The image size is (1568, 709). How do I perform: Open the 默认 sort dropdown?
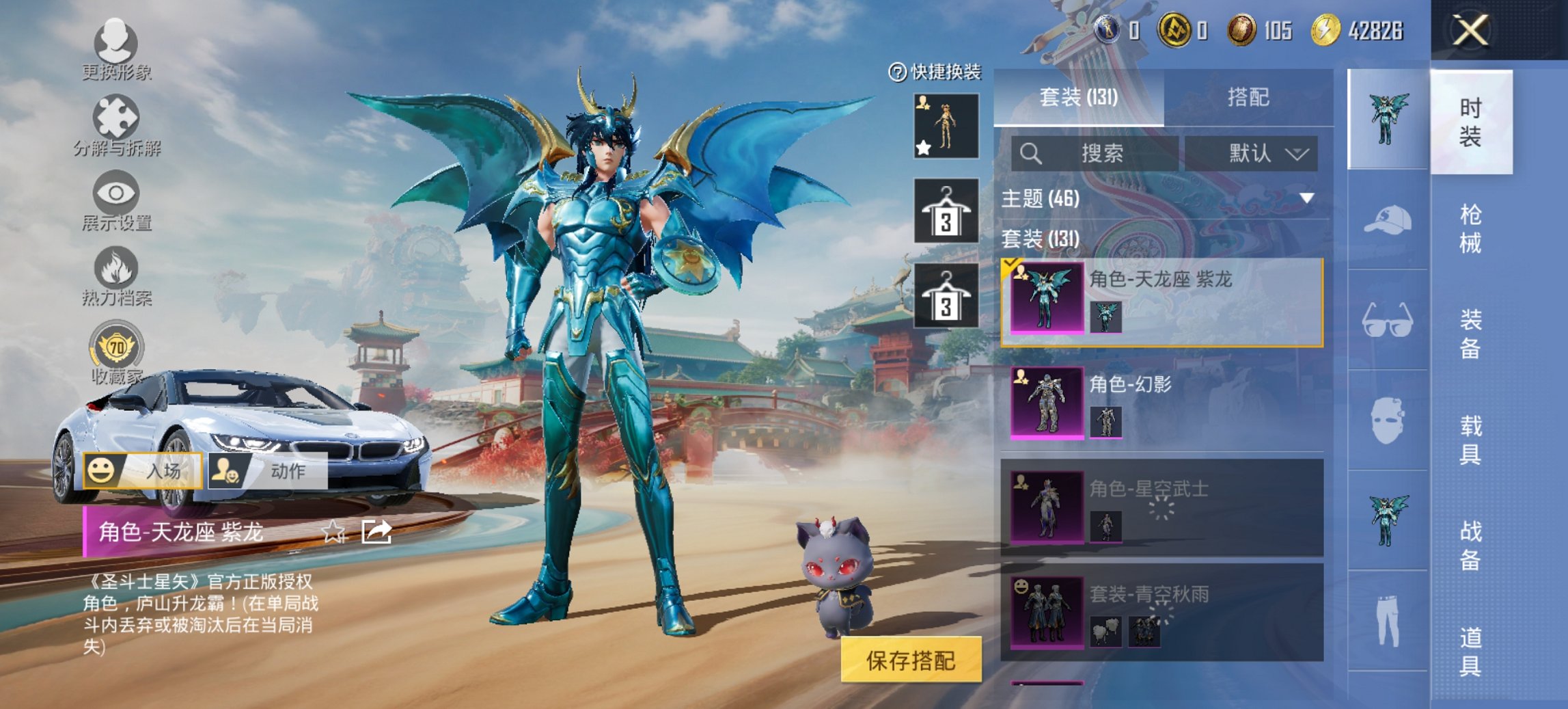pos(1252,153)
